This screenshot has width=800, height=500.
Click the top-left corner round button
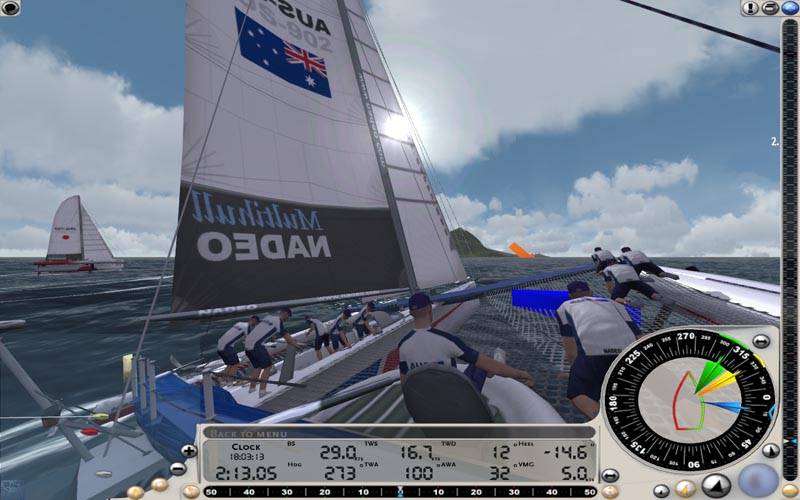coord(9,8)
